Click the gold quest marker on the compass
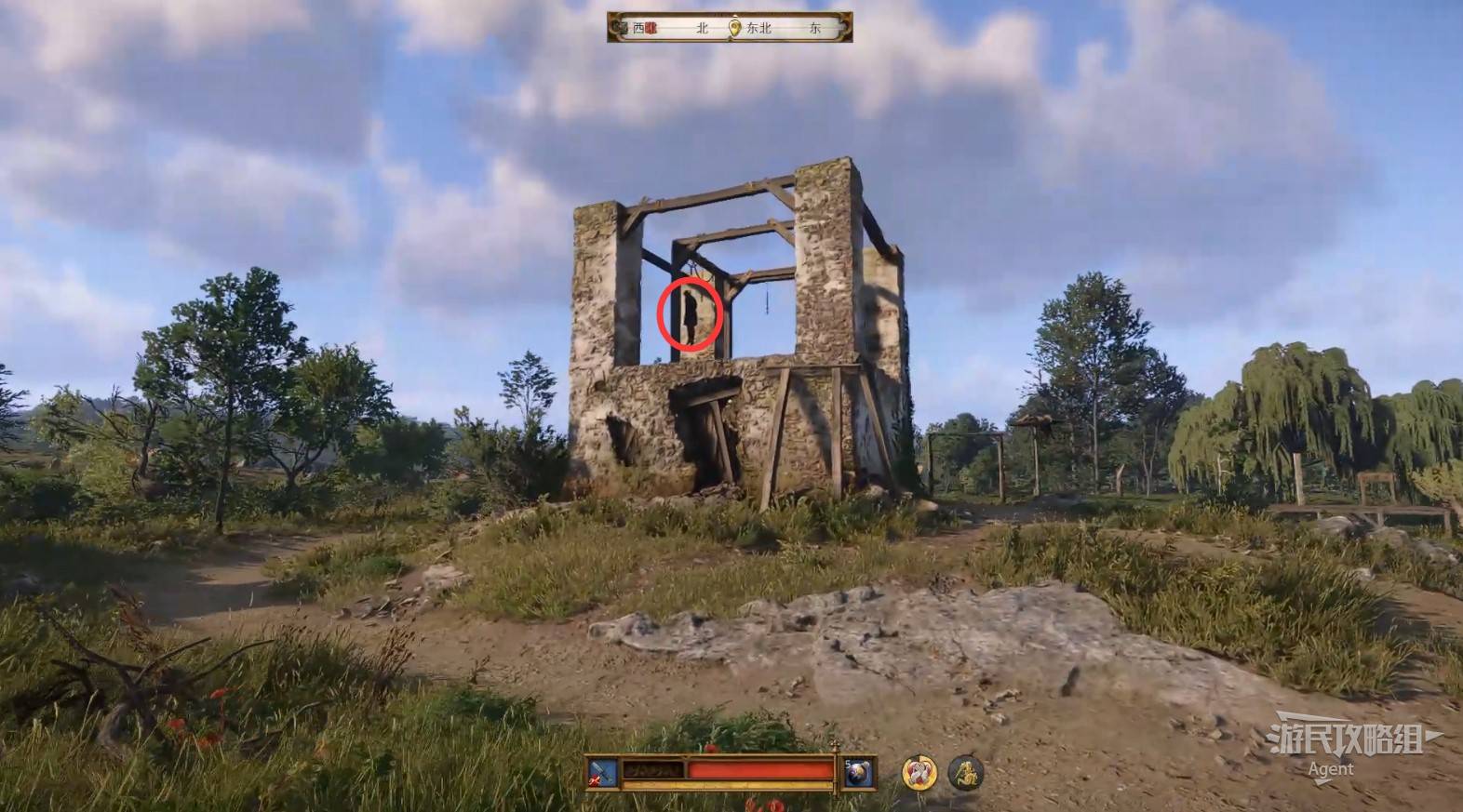The image size is (1463, 812). coord(735,28)
